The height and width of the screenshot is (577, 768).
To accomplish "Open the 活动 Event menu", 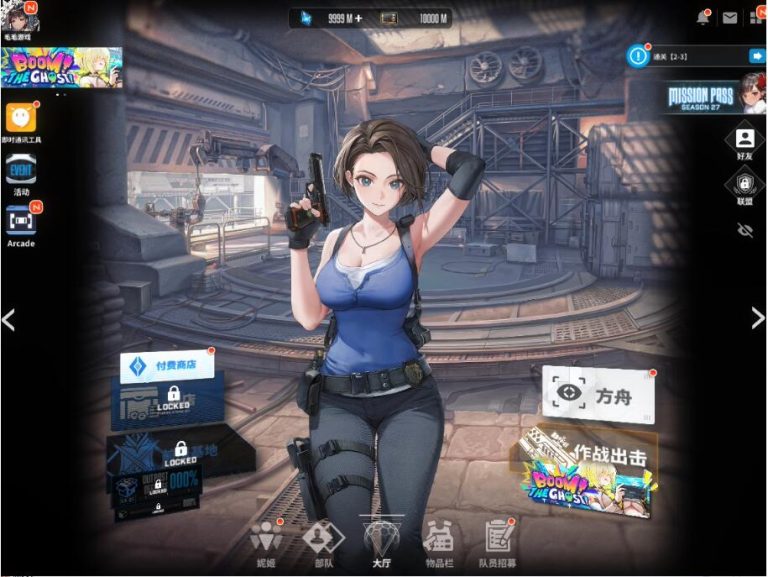I will 21,171.
